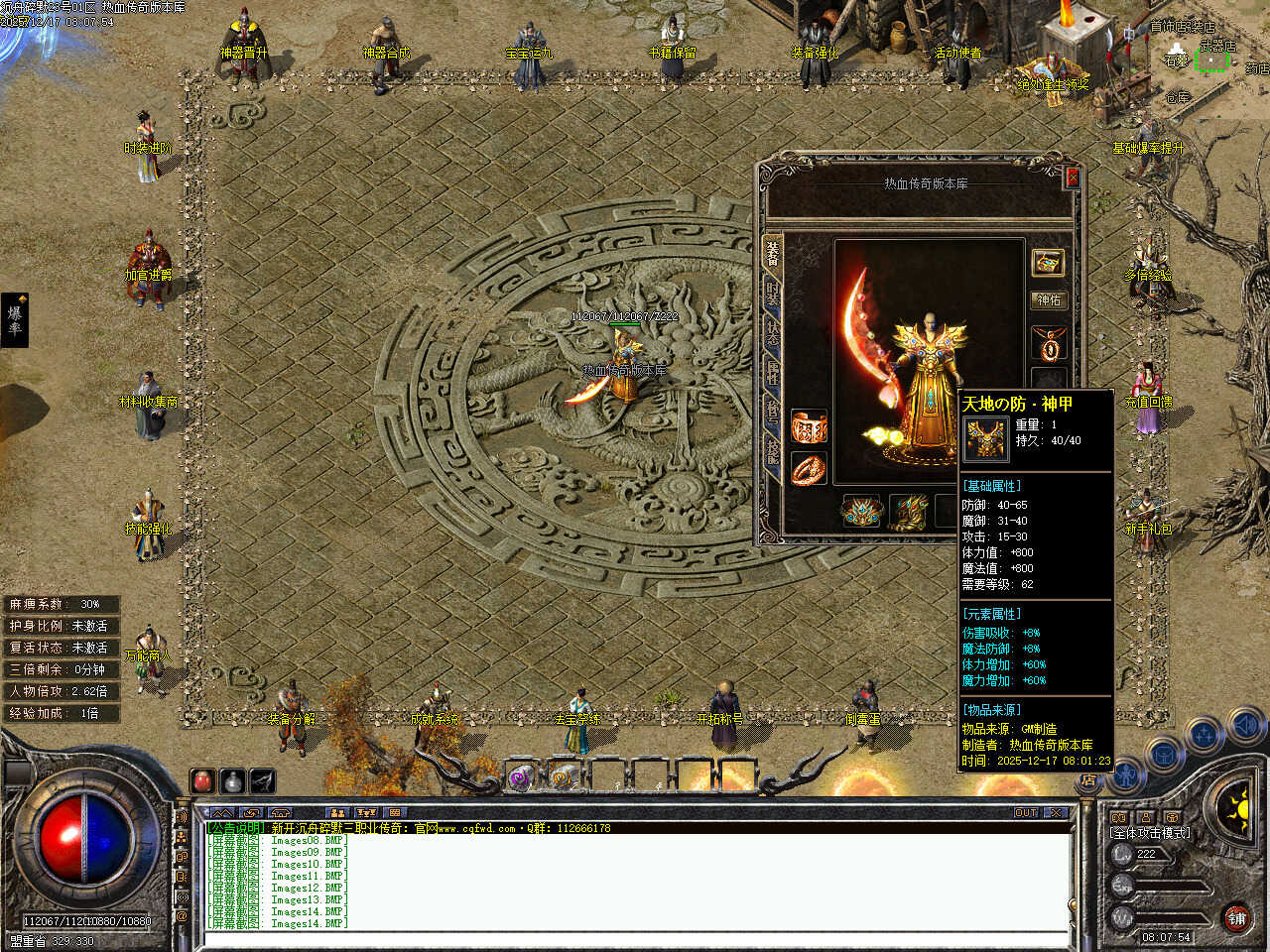Select the equipped necklace slot
This screenshot has height=952, width=1270.
click(1049, 344)
